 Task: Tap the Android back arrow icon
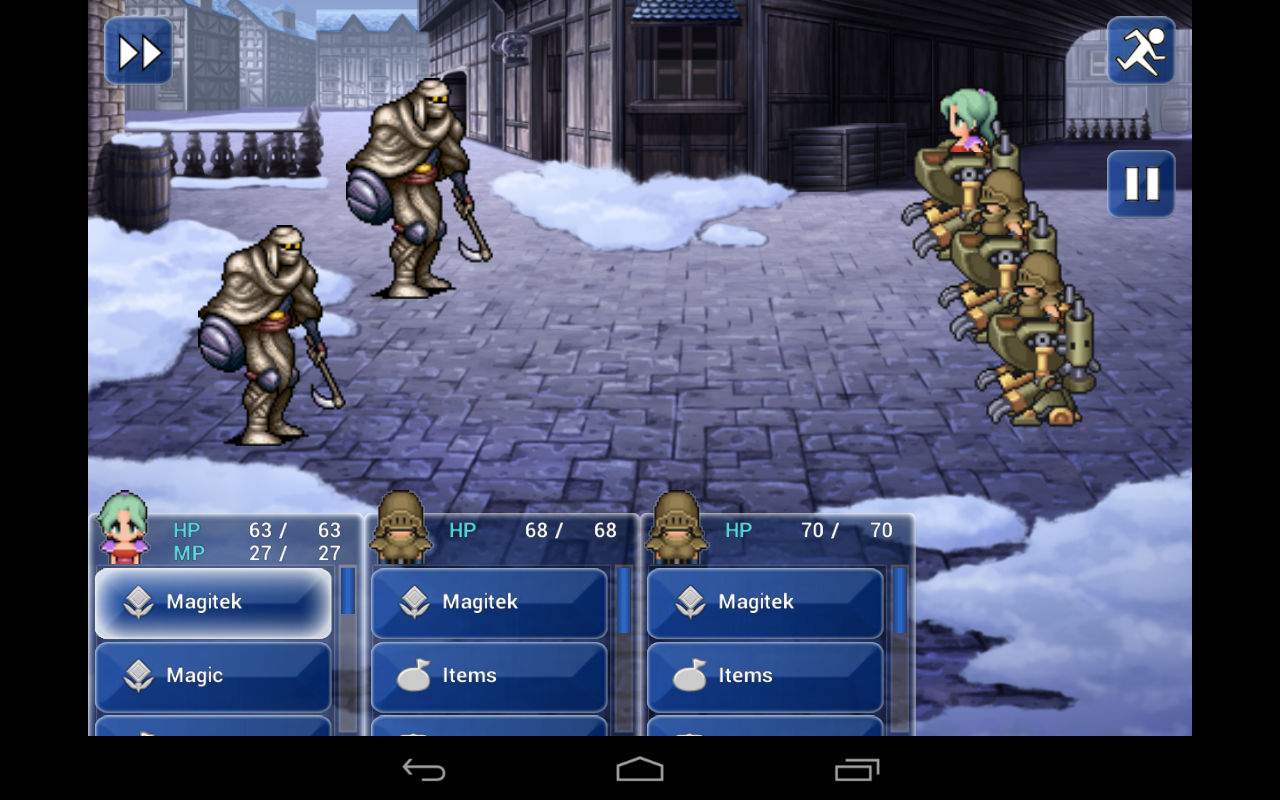[x=424, y=770]
